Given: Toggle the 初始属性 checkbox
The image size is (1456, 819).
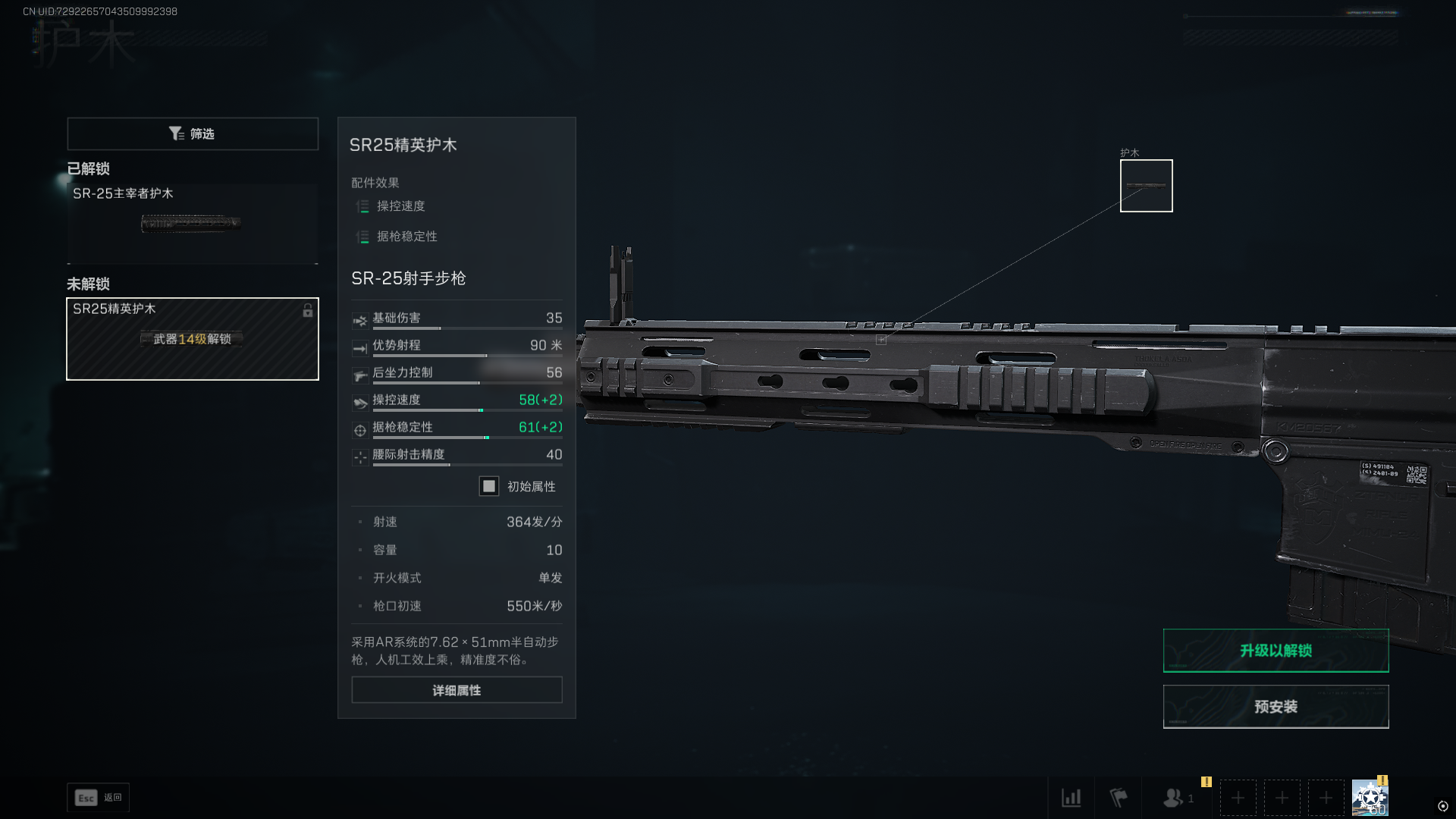Looking at the screenshot, I should tap(488, 486).
